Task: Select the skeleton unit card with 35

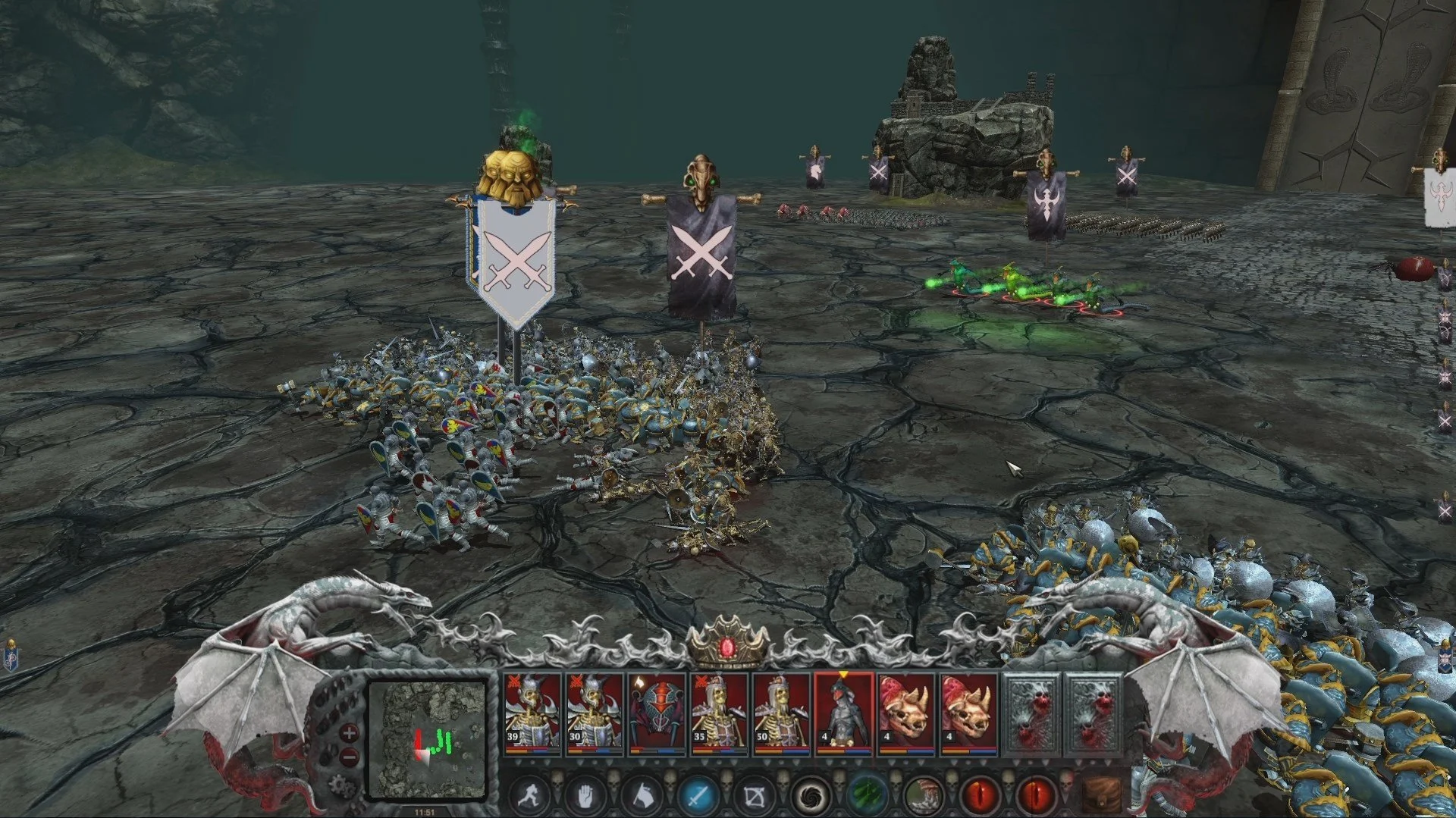Action: click(x=718, y=714)
